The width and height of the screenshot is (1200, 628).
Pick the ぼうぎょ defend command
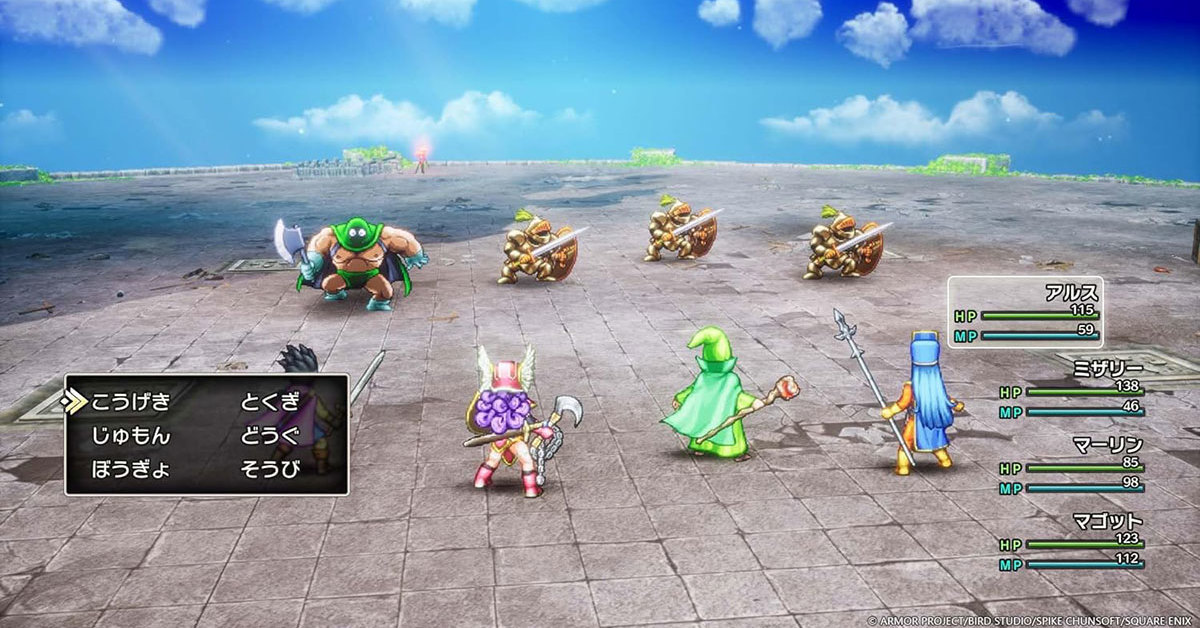click(131, 469)
